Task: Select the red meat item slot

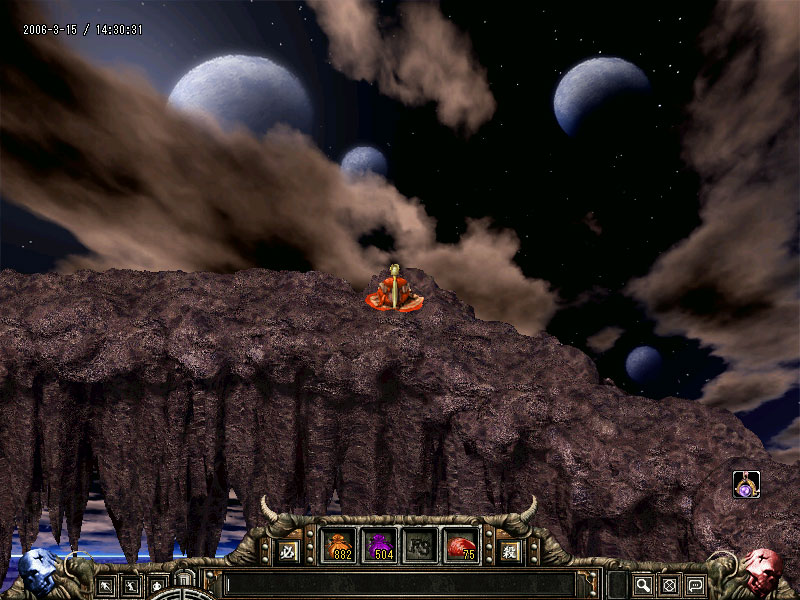Action: [x=462, y=546]
